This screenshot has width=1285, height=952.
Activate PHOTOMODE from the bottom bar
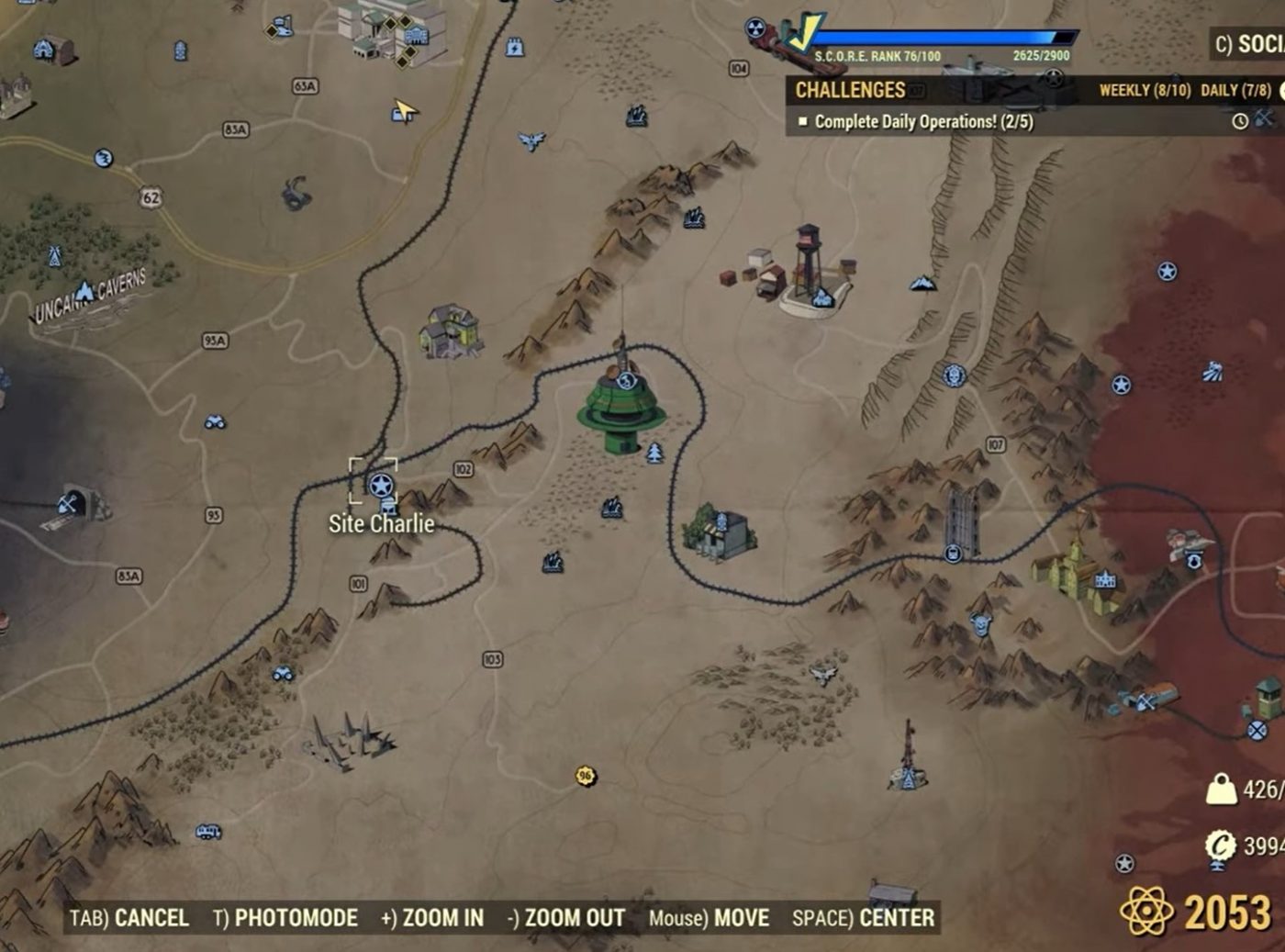pos(296,918)
